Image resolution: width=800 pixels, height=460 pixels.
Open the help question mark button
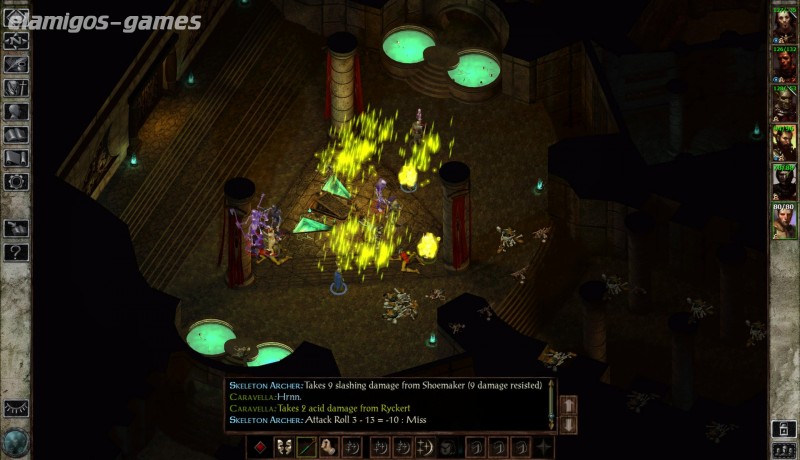[x=16, y=251]
